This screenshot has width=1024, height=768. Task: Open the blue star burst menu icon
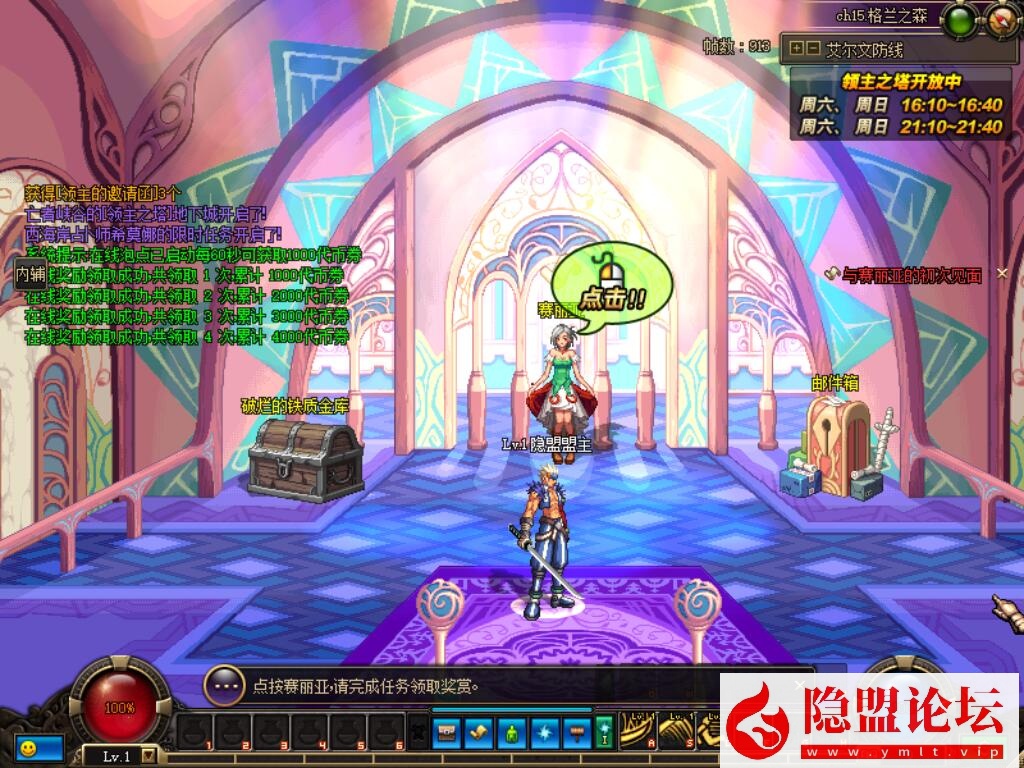(x=544, y=732)
